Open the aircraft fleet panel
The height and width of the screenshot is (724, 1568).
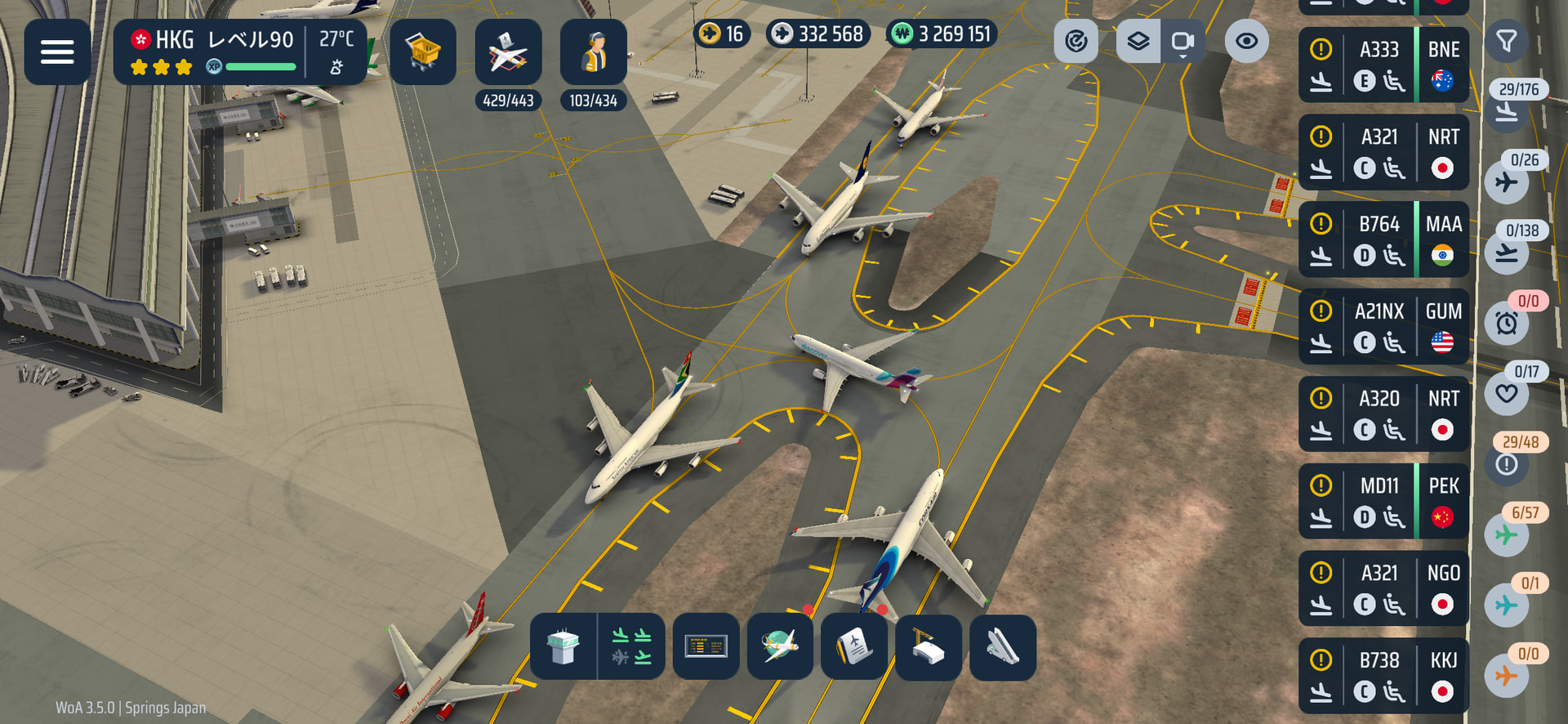point(508,52)
